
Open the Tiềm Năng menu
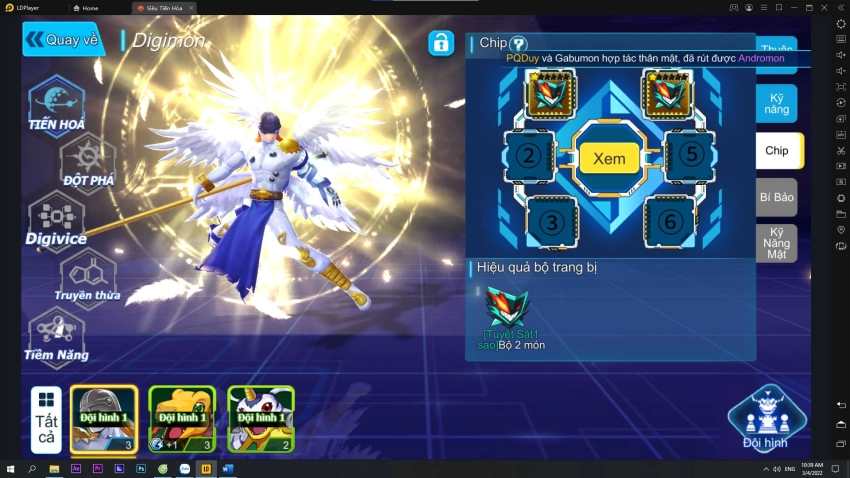[56, 334]
